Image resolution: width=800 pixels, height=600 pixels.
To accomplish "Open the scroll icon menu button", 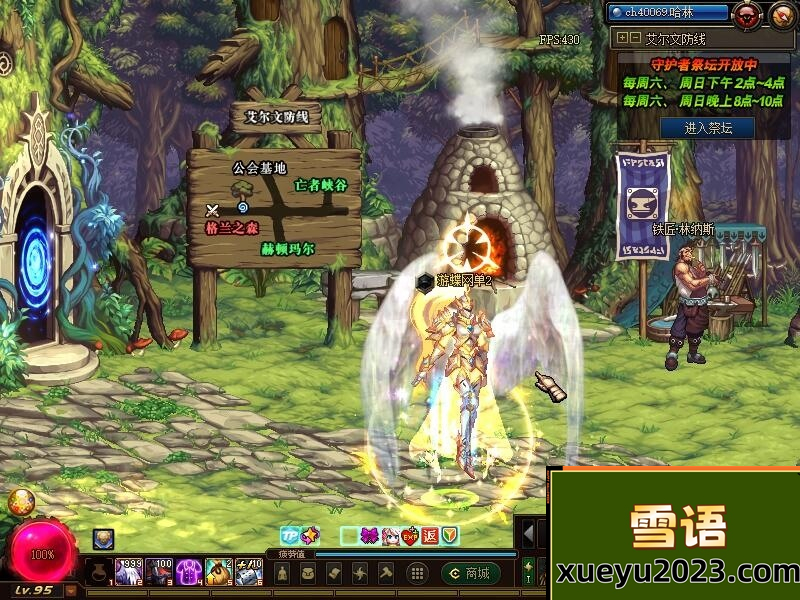I will (335, 573).
